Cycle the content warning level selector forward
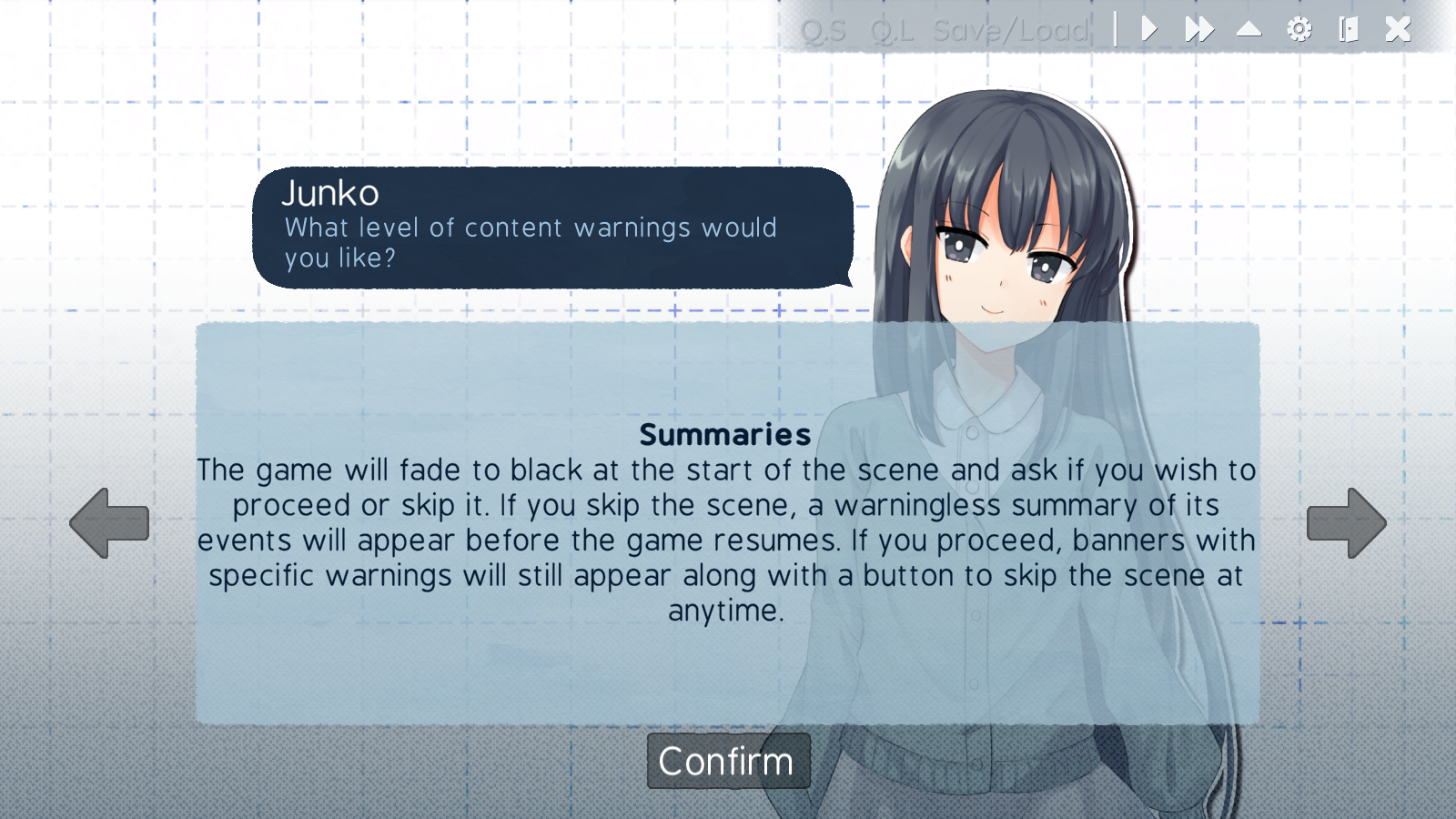This screenshot has height=819, width=1456. 1348,521
